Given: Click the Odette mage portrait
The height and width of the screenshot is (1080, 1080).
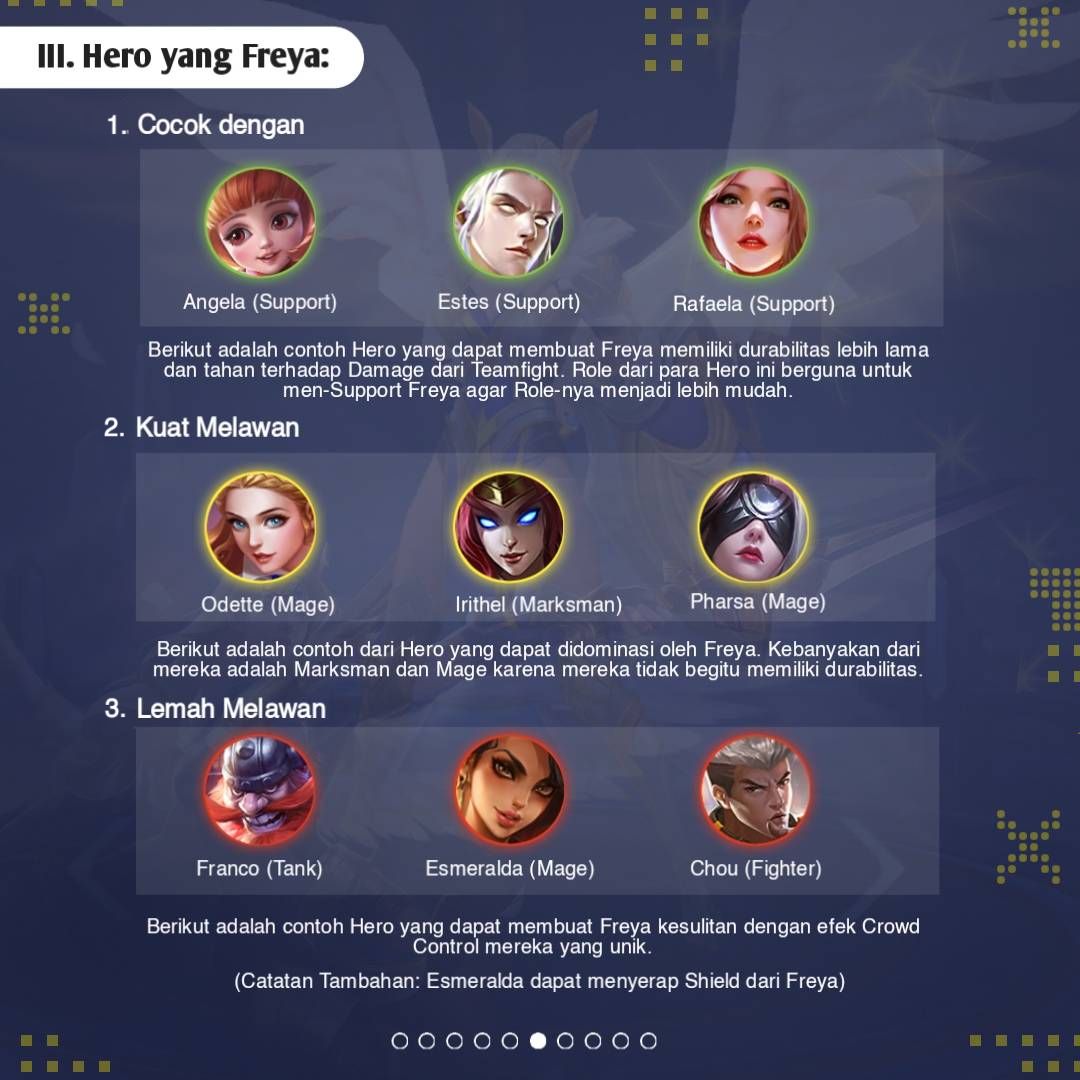Looking at the screenshot, I should click(260, 527).
